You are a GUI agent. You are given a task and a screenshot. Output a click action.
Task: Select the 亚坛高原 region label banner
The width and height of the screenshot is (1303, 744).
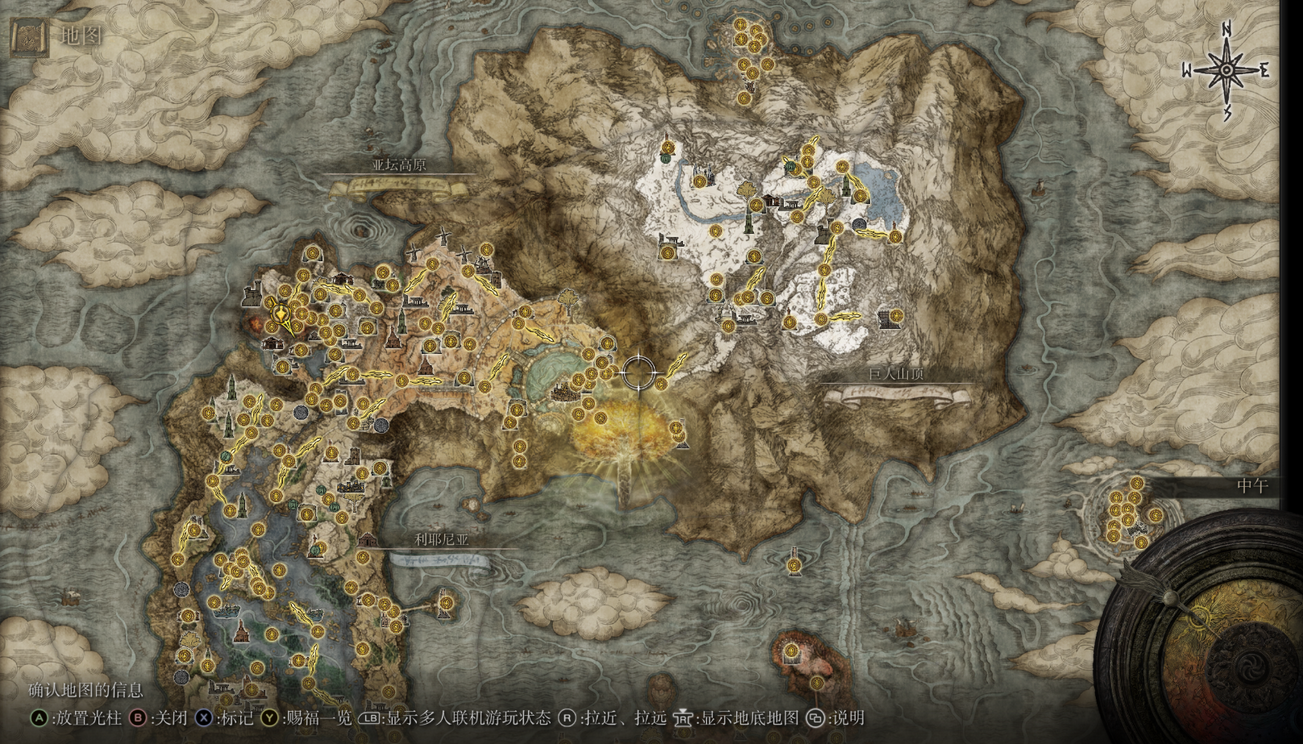(x=399, y=167)
